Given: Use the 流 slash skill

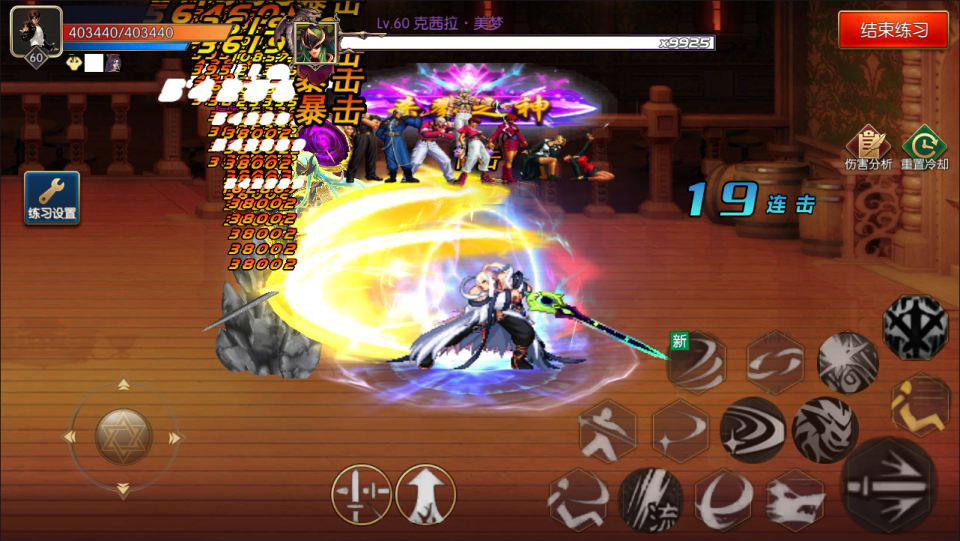Looking at the screenshot, I should click(x=650, y=499).
